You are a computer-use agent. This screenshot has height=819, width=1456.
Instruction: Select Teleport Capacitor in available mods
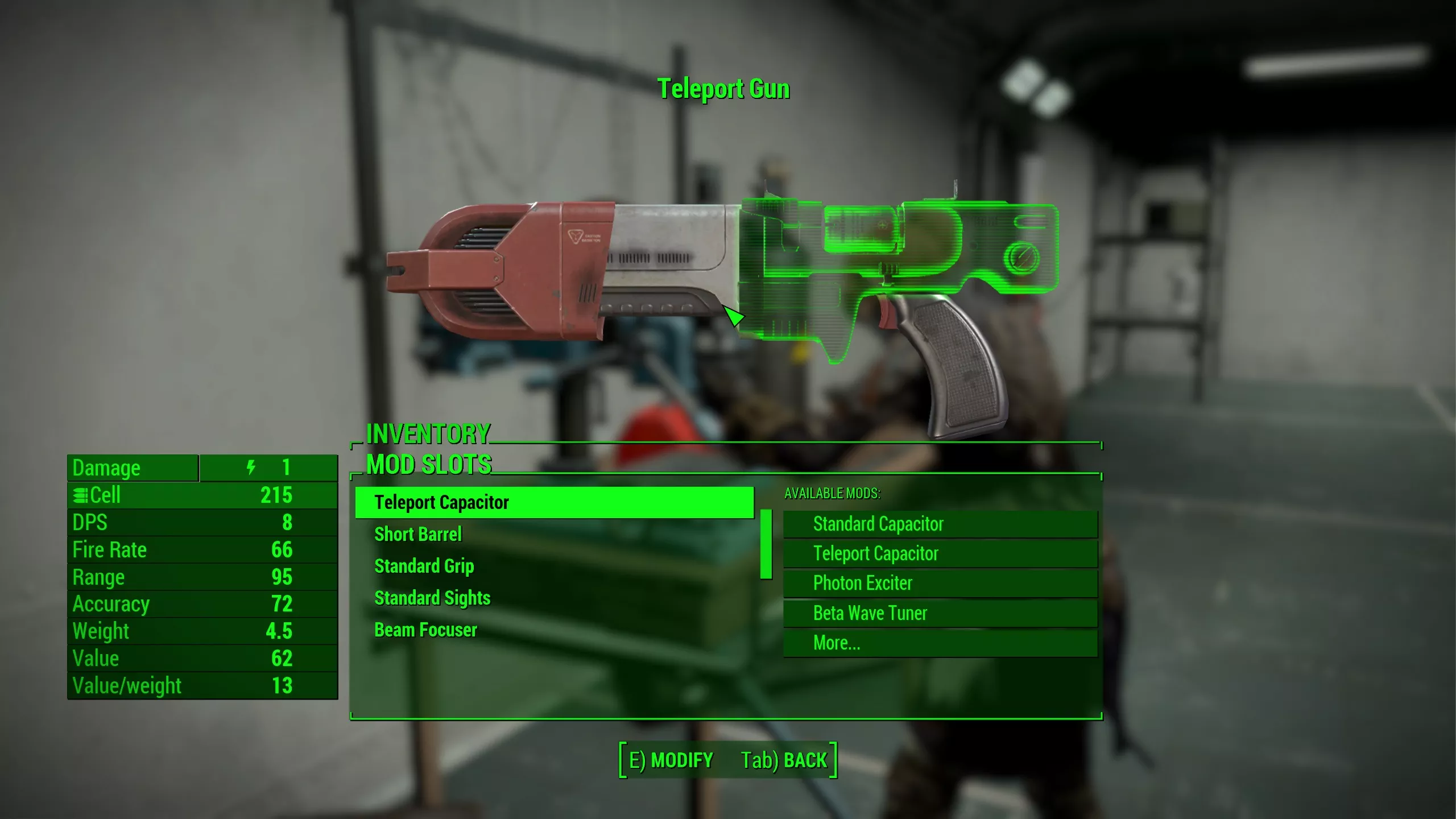point(940,554)
